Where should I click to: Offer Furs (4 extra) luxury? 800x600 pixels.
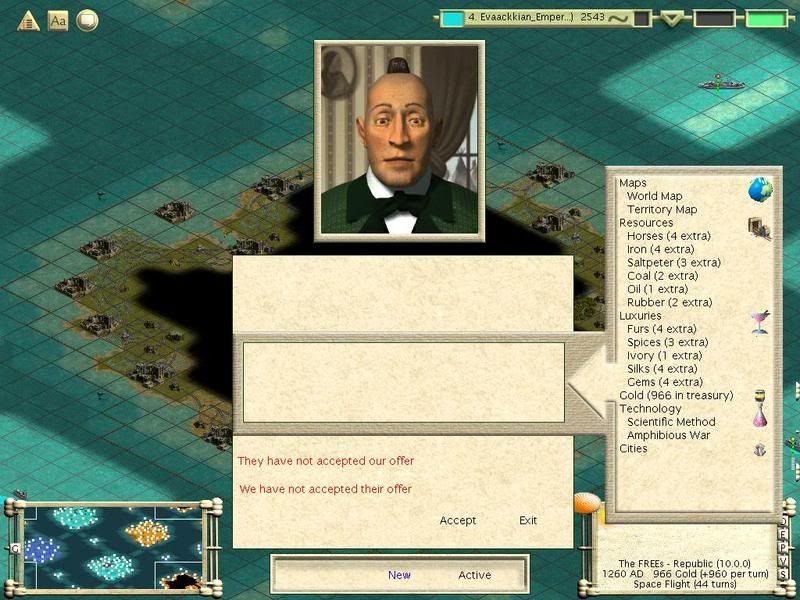pos(661,329)
